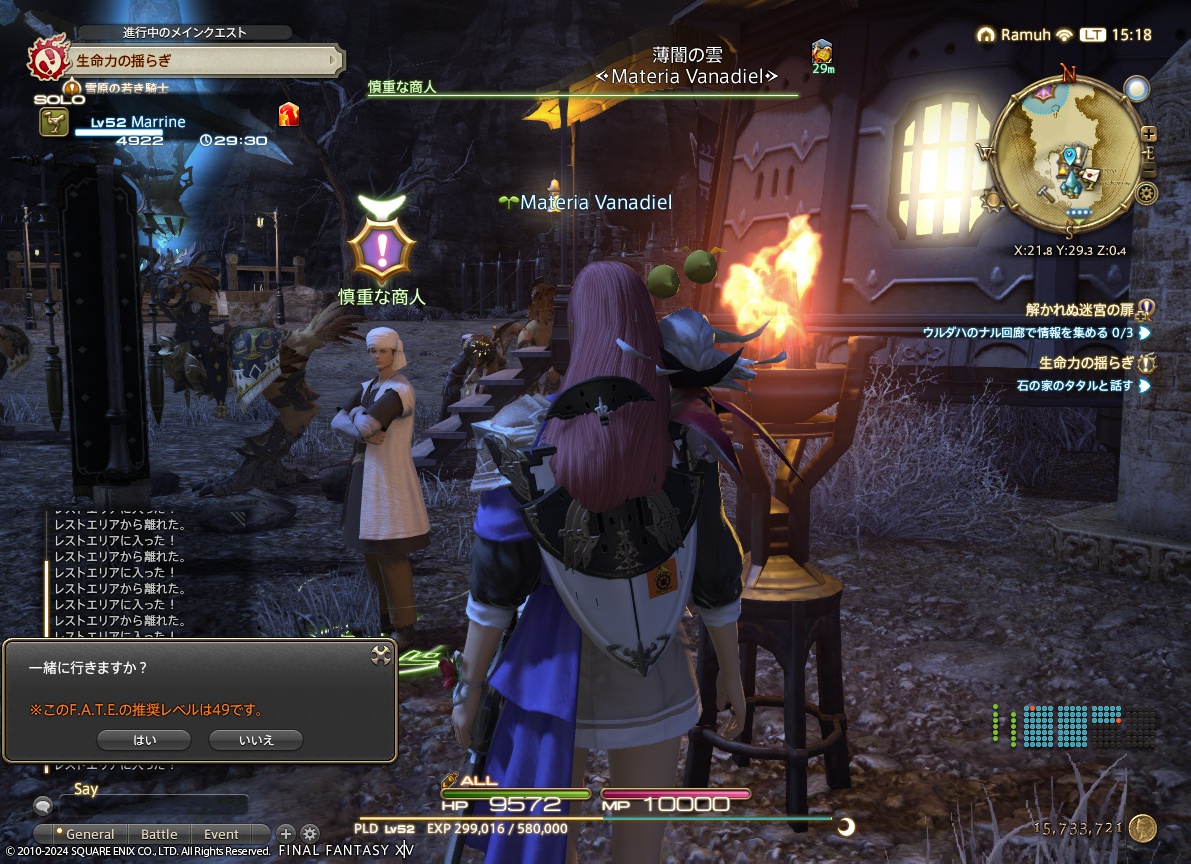This screenshot has width=1191, height=864.
Task: Open the Battle chat tab
Action: pyautogui.click(x=158, y=834)
